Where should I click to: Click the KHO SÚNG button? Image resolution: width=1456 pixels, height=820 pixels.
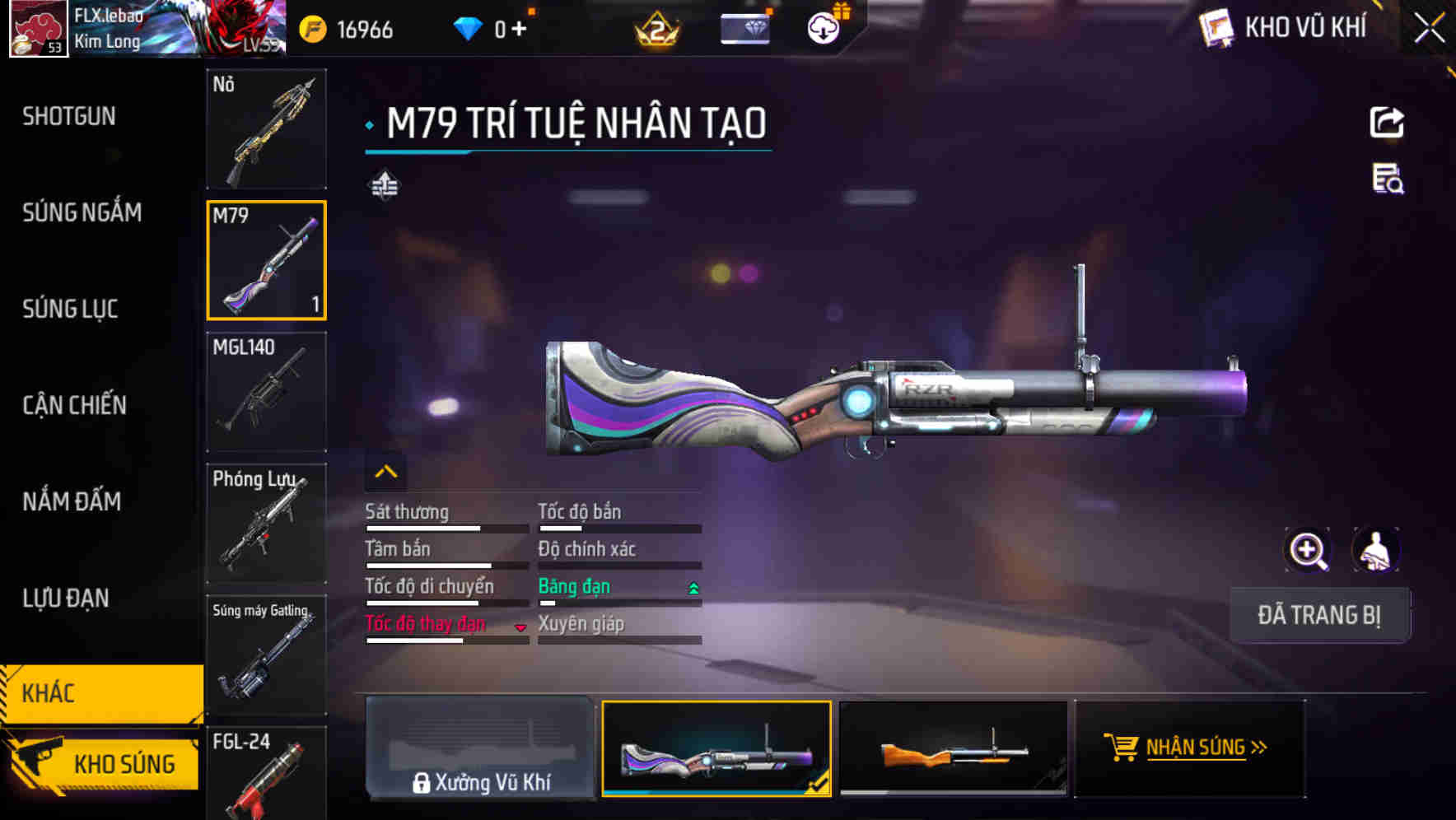(103, 763)
